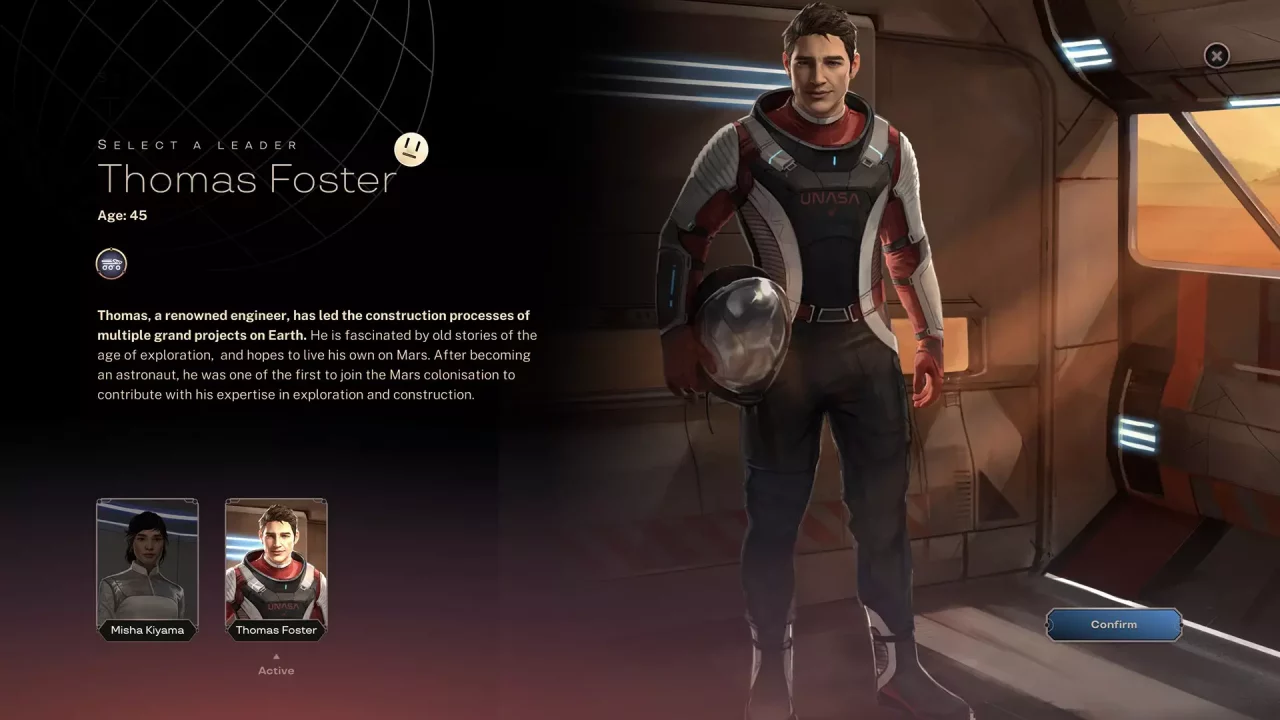
Task: Click the rover trait icon under Age
Action: (x=111, y=264)
